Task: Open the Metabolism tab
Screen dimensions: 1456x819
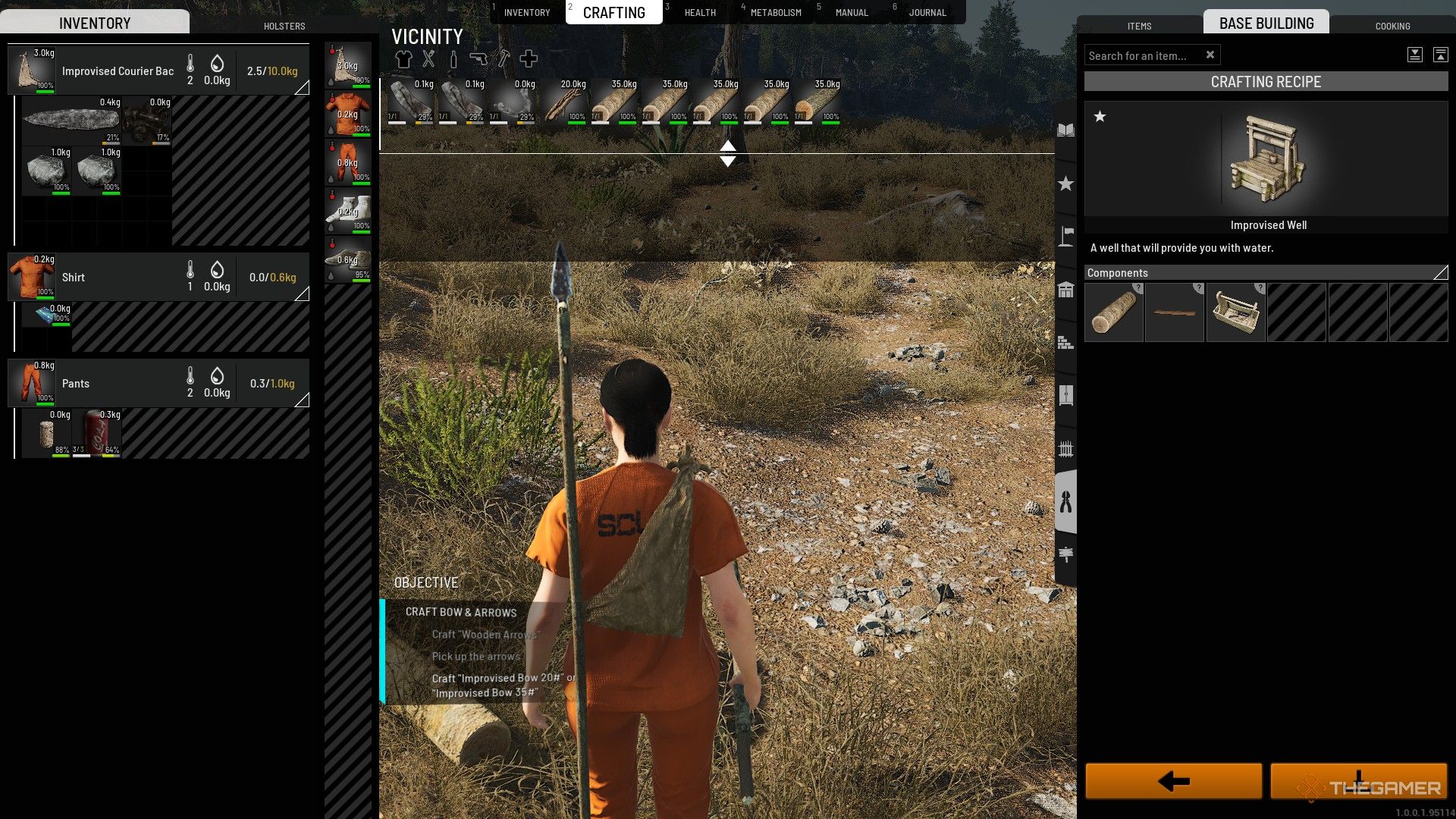Action: click(x=775, y=13)
